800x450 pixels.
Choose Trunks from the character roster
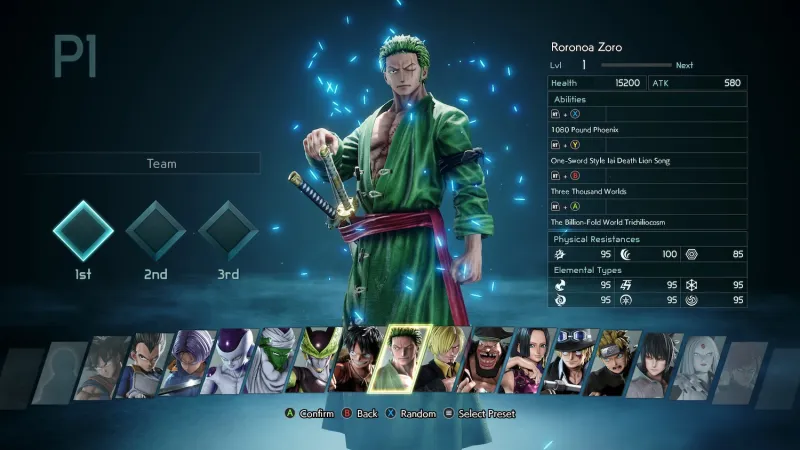tap(192, 366)
